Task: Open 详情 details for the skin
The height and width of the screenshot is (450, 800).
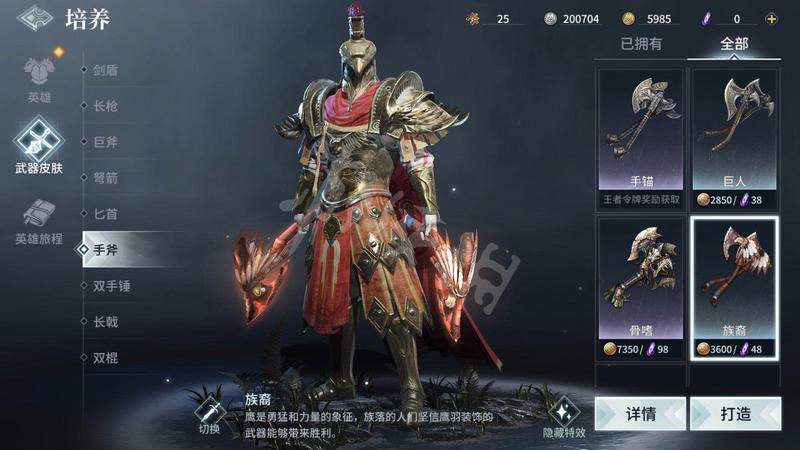Action: (x=641, y=413)
